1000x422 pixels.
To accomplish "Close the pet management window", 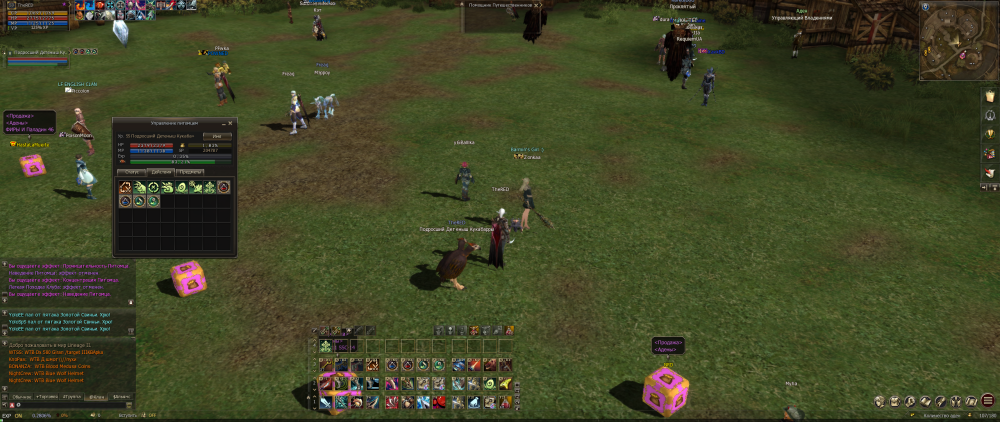I will pos(231,123).
